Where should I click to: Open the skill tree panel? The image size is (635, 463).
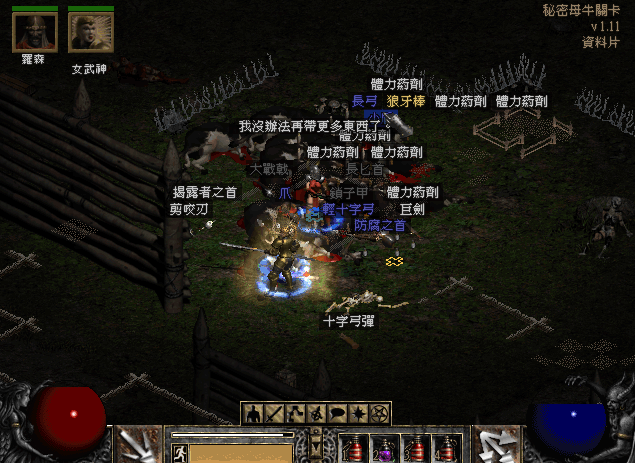click(x=295, y=413)
